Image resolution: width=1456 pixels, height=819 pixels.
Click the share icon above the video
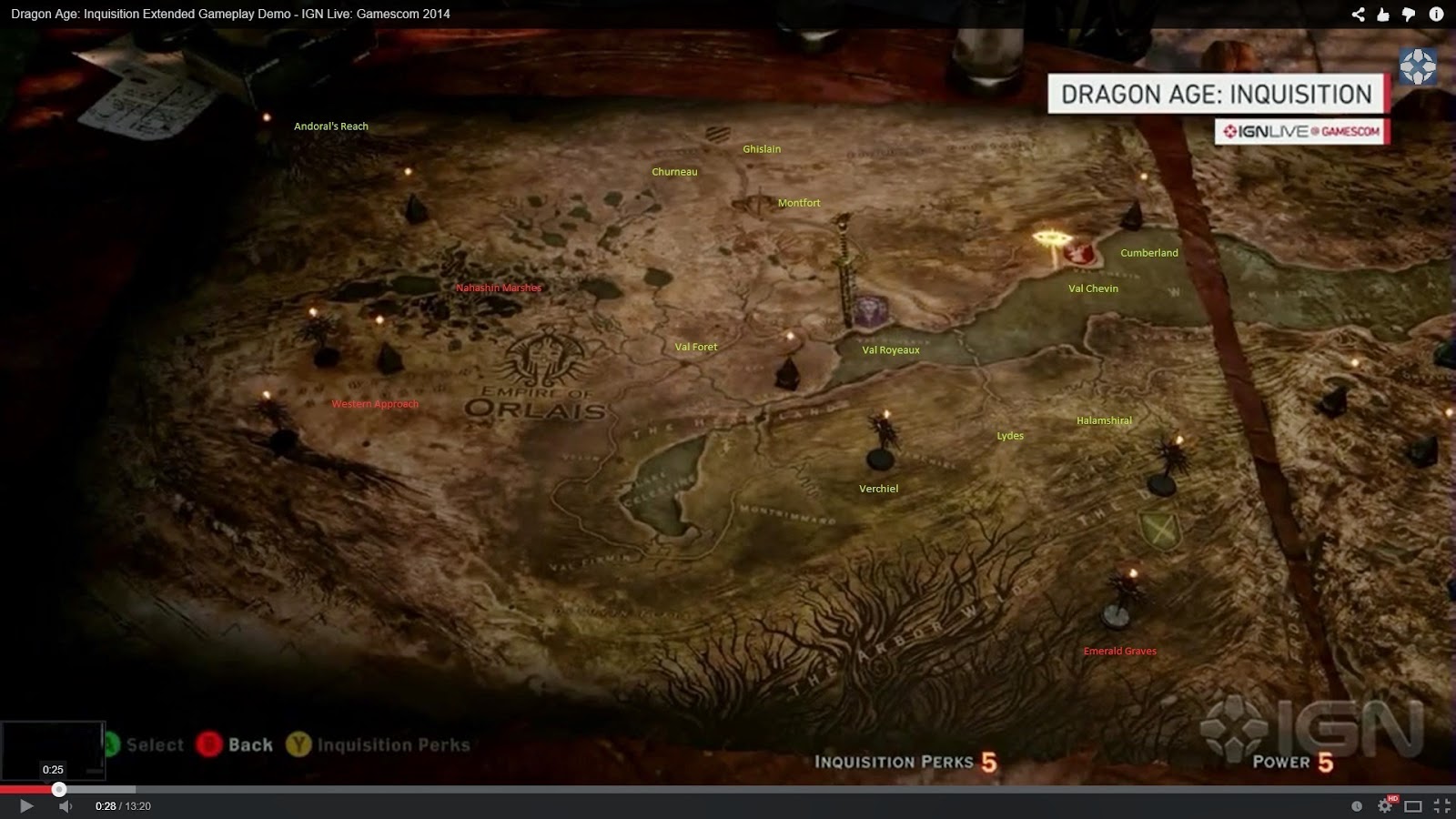[x=1359, y=14]
